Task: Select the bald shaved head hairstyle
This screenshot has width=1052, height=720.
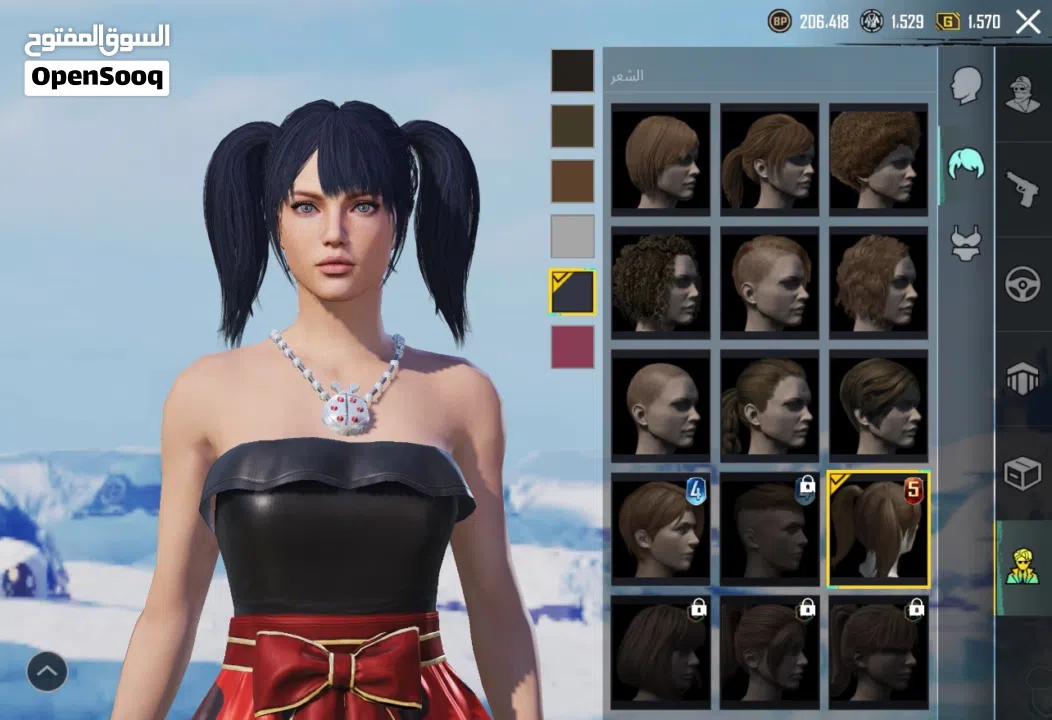Action: [x=660, y=404]
